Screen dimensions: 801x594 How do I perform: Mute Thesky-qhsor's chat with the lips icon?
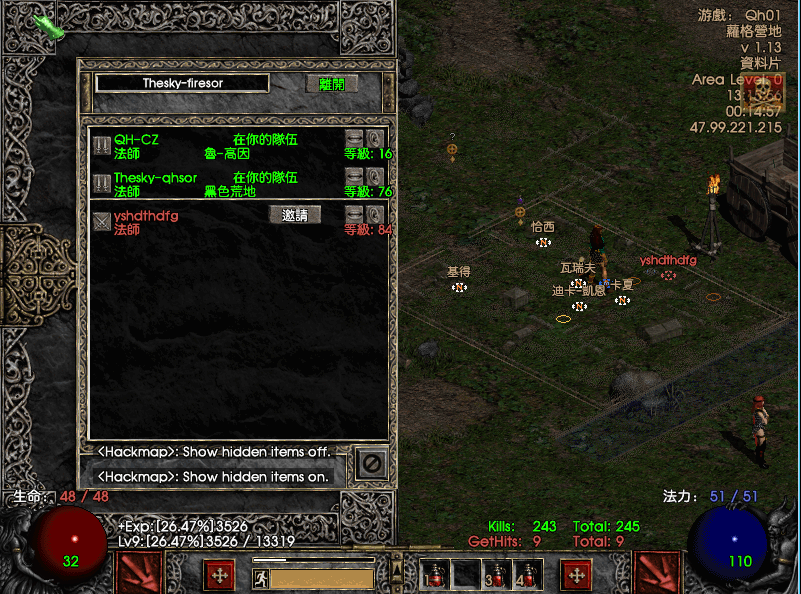pos(354,176)
